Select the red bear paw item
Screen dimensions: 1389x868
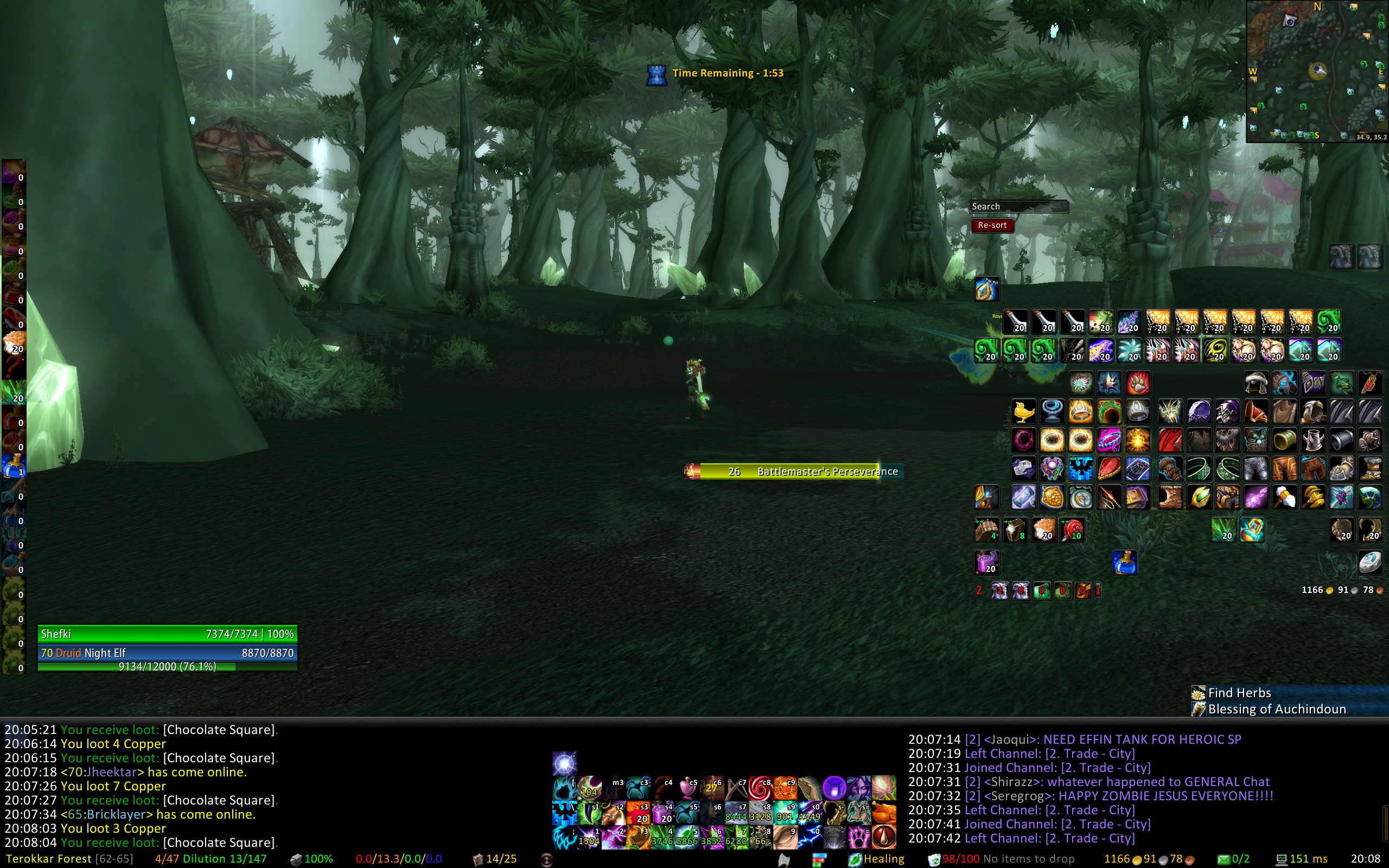point(1138,383)
